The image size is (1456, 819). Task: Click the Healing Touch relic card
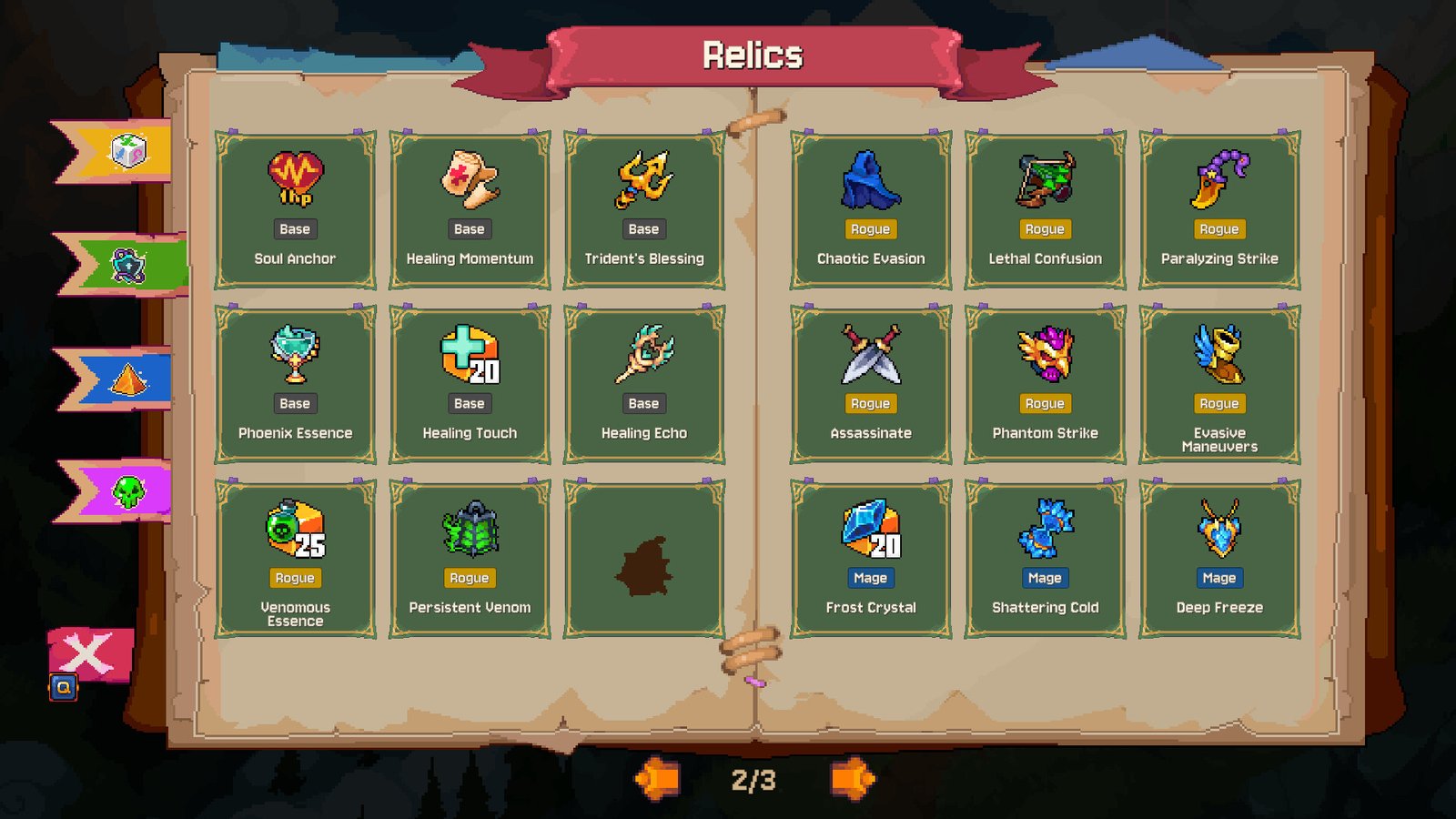pos(470,385)
